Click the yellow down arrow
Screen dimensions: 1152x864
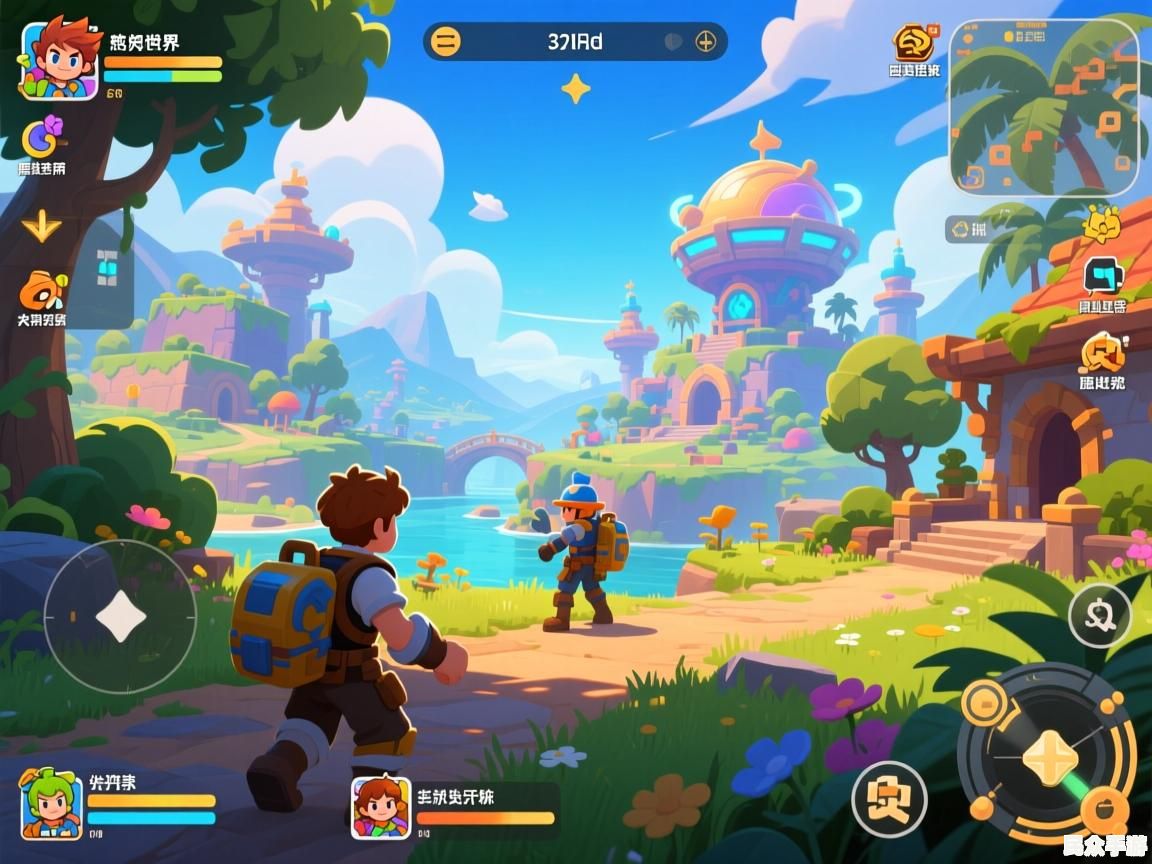pos(41,226)
